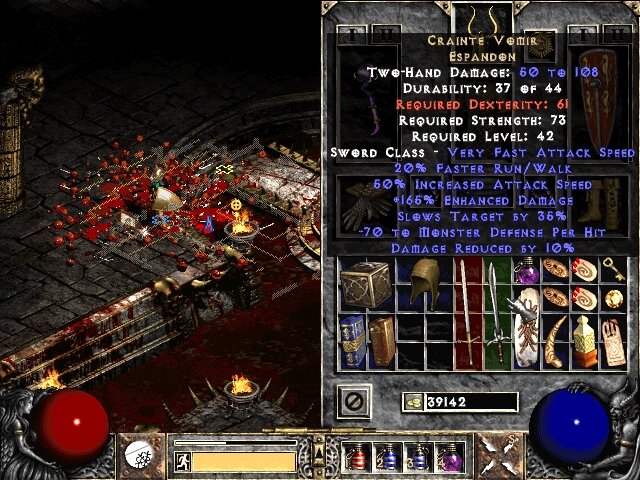
Task: Select the purple rejuvenation potion in inventory
Action: (526, 272)
